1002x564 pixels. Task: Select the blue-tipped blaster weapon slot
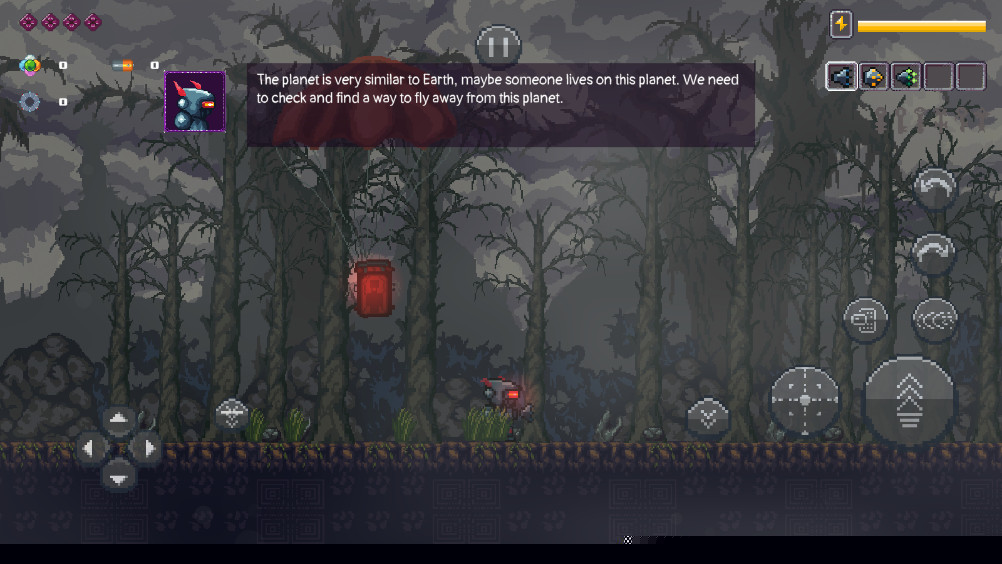click(x=841, y=76)
